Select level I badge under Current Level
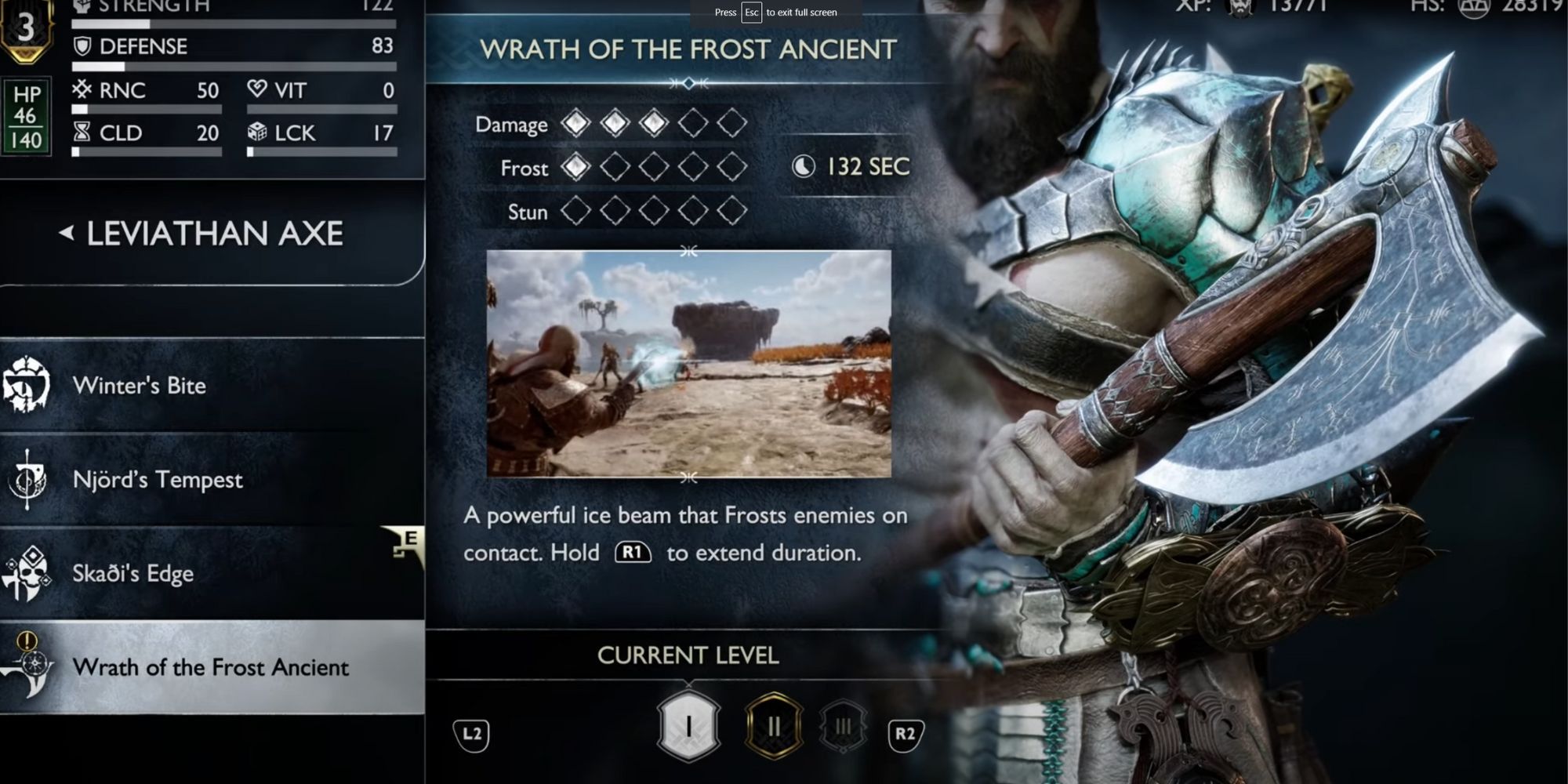 pyautogui.click(x=688, y=727)
